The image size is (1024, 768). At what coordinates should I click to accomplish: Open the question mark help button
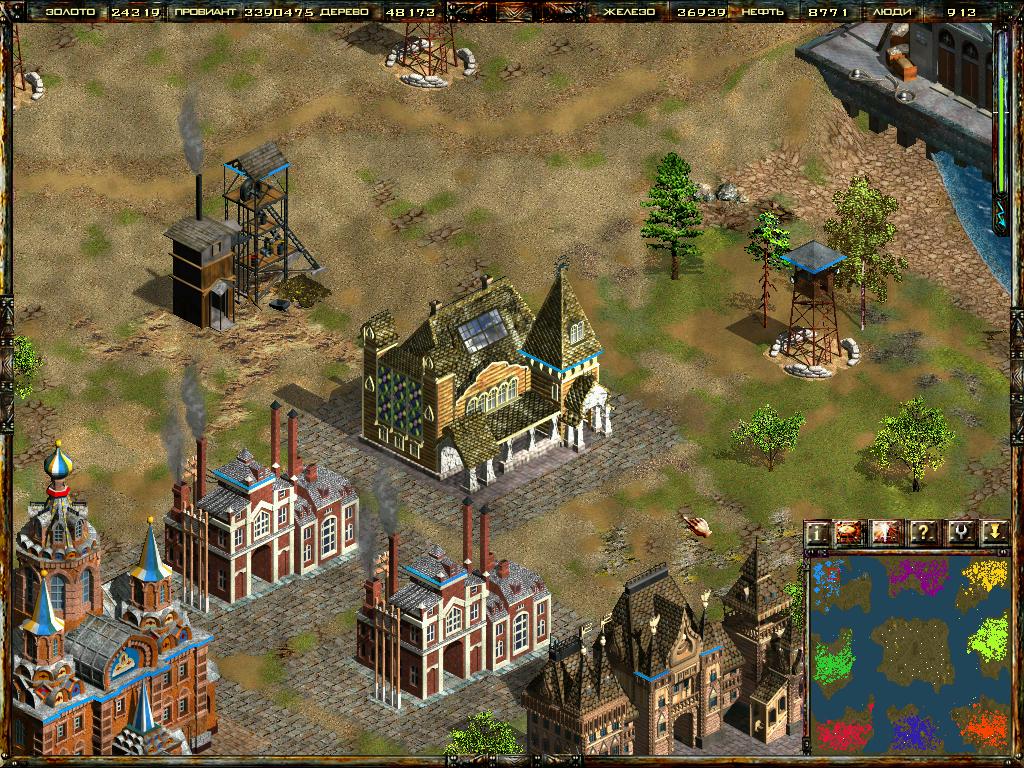point(922,533)
